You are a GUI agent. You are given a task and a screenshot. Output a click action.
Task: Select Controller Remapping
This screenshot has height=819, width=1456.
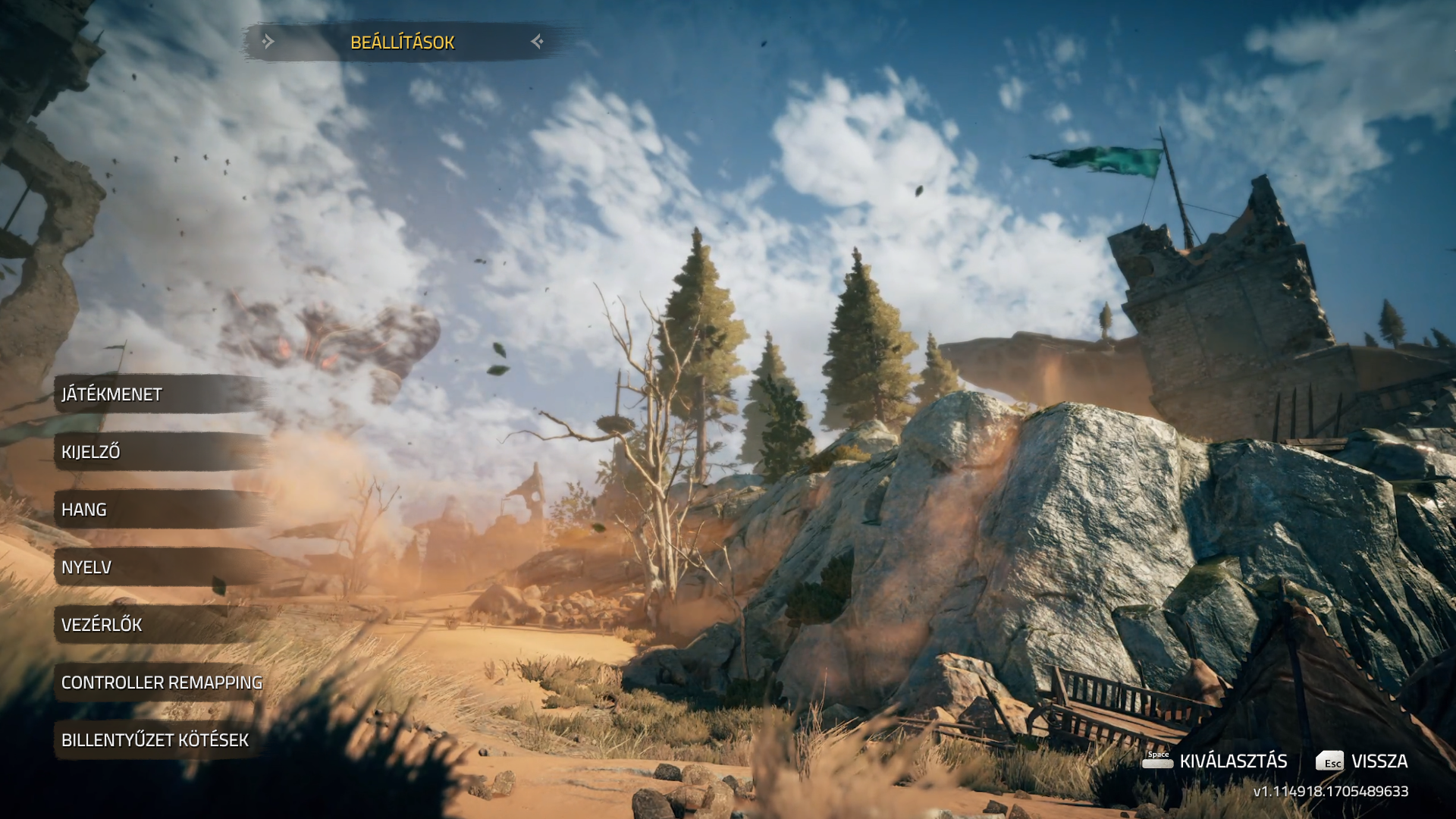tap(162, 682)
